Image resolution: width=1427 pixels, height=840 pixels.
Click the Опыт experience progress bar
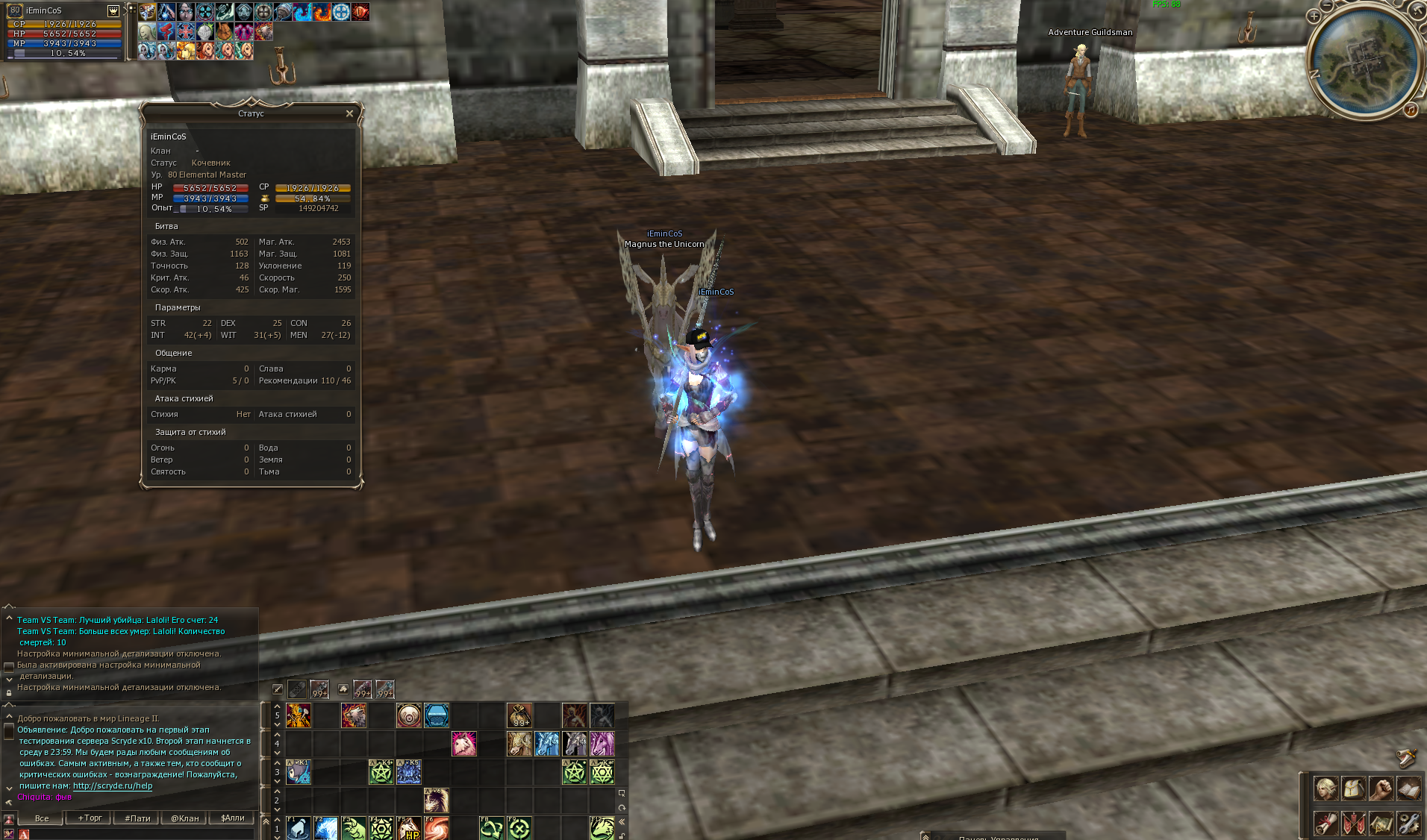[x=213, y=209]
